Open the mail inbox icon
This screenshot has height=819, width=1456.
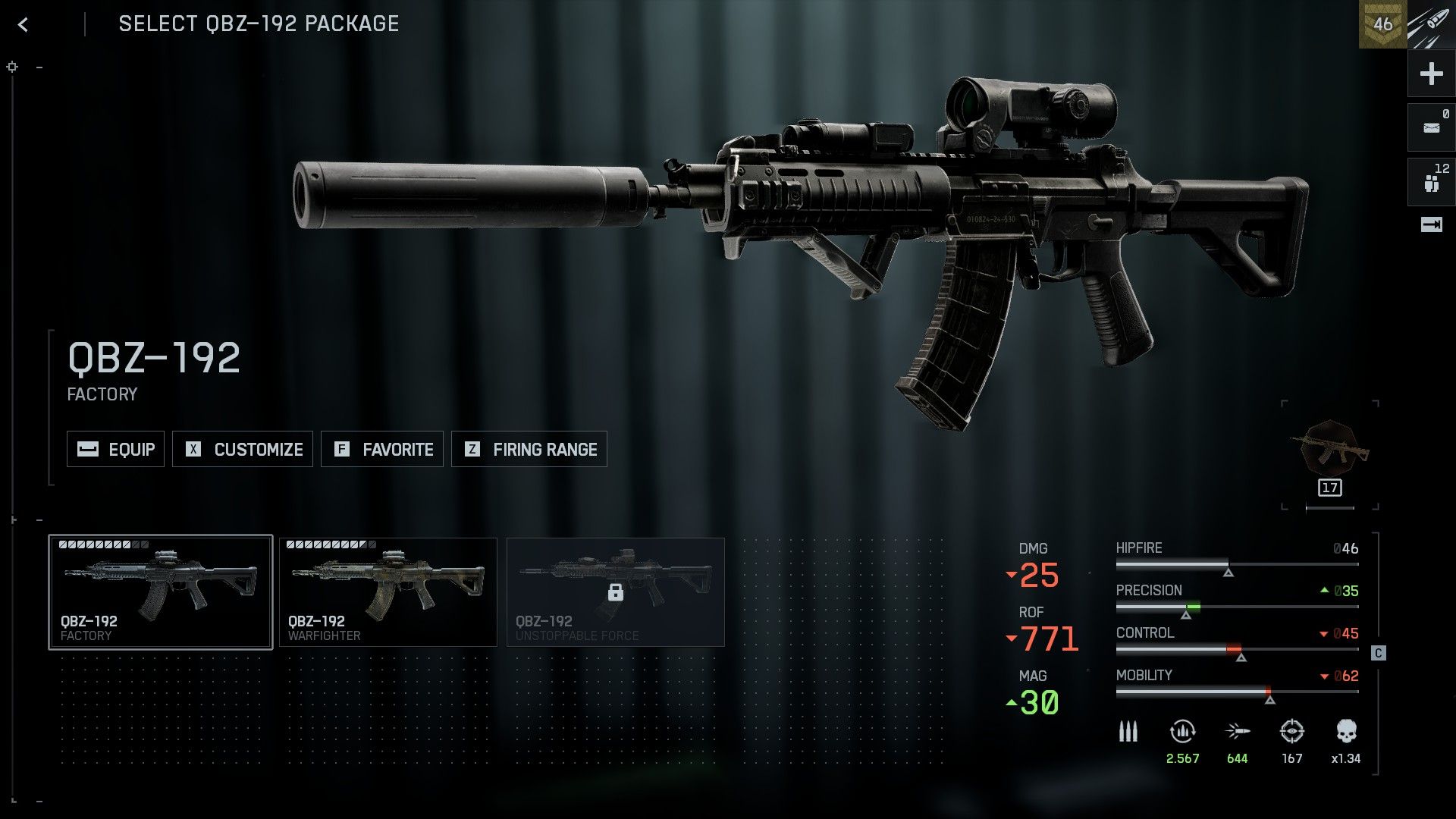pos(1431,127)
